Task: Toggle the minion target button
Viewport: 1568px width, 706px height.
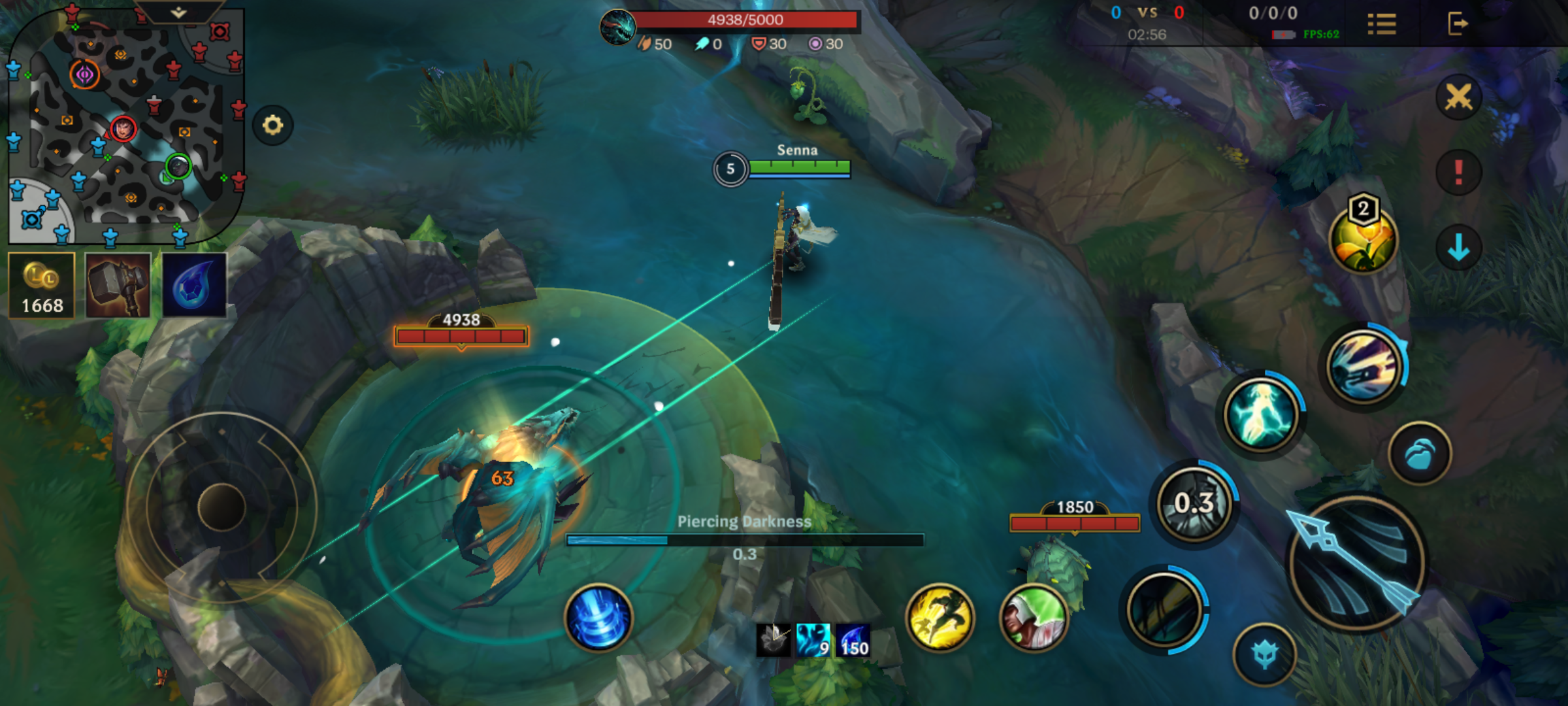Action: click(1264, 655)
